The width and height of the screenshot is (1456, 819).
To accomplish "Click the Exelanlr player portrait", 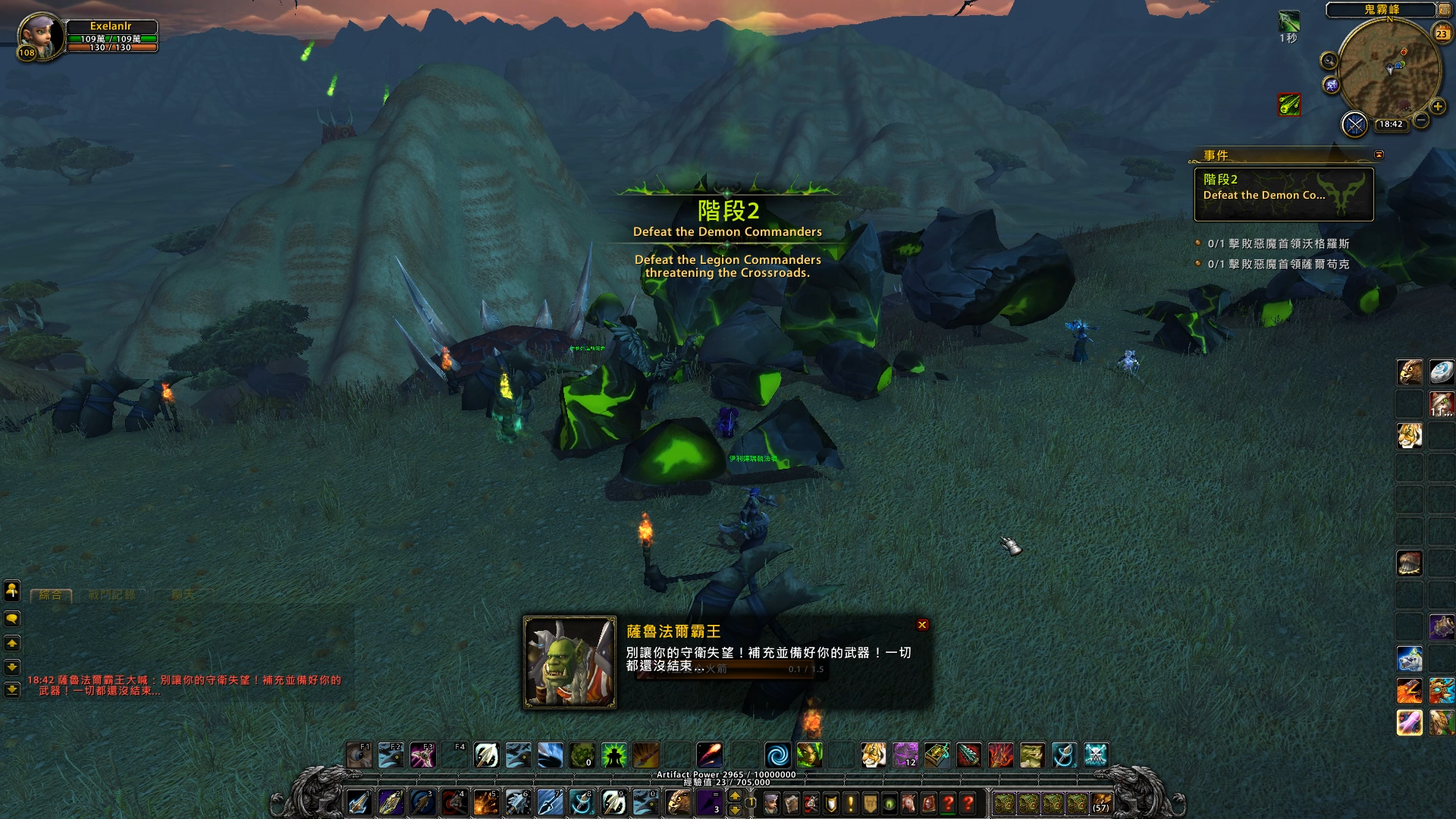I will [x=39, y=36].
